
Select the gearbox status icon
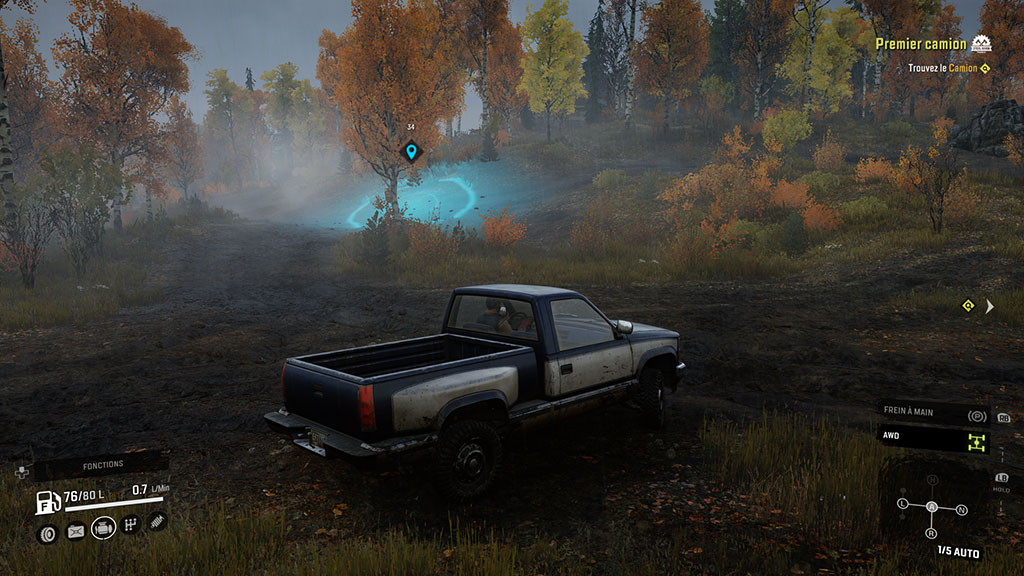coord(130,524)
